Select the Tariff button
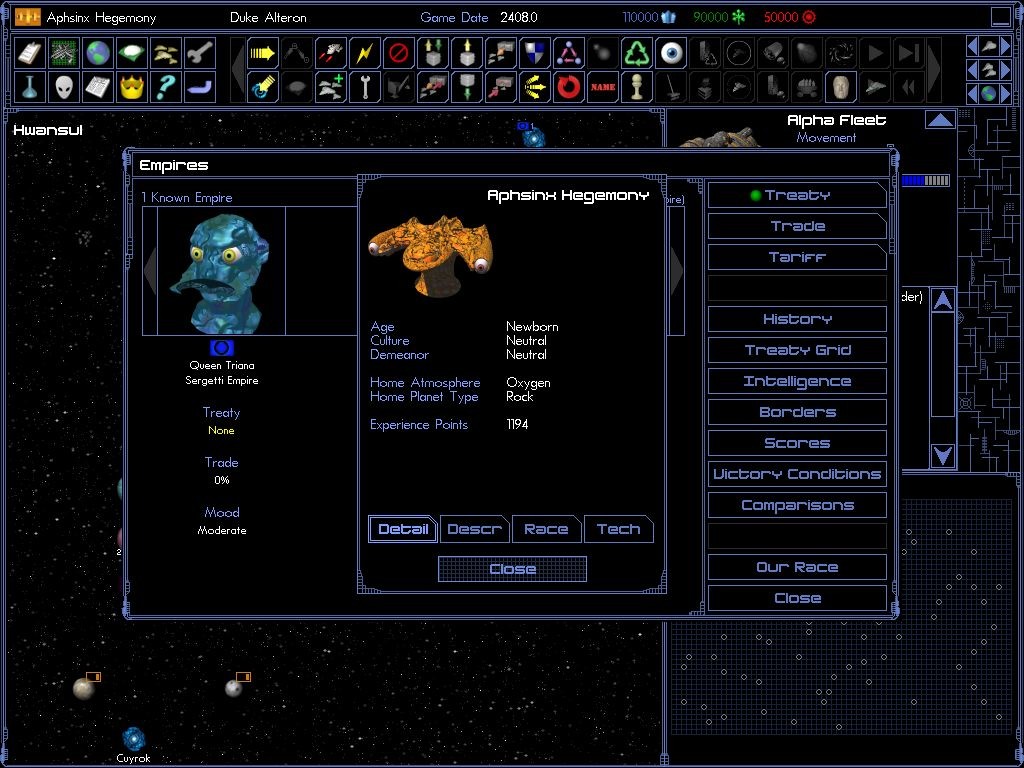The image size is (1024, 768). coord(797,257)
